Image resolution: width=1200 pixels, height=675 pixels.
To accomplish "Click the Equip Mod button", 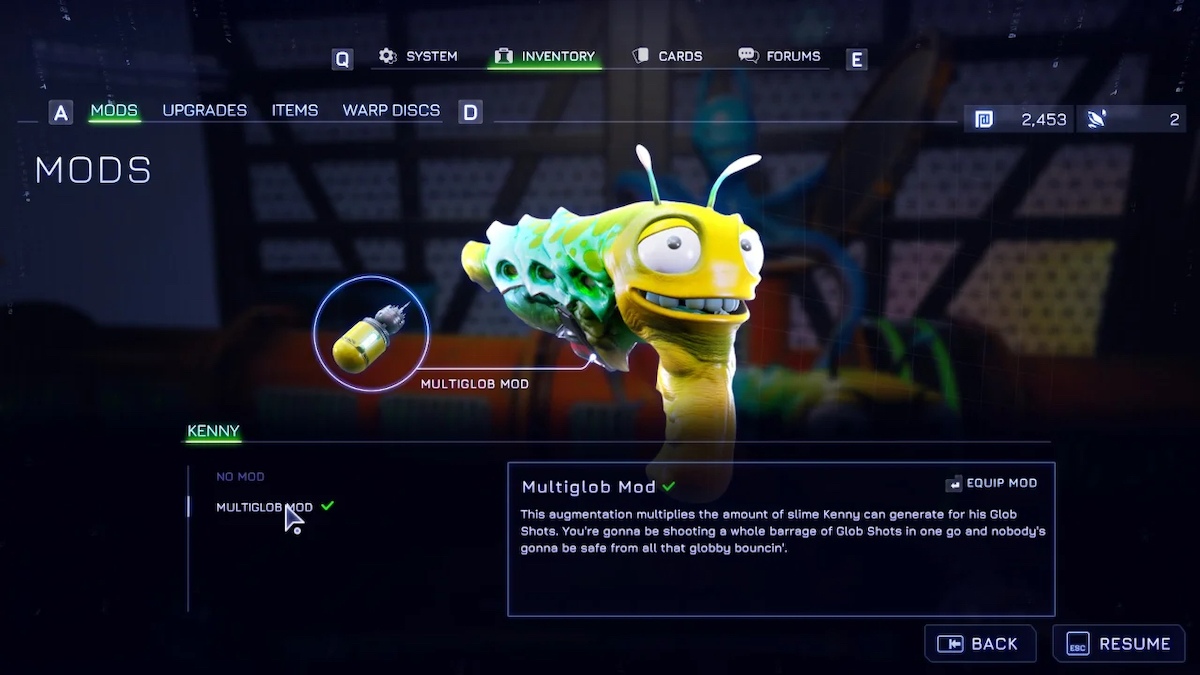I will click(991, 483).
